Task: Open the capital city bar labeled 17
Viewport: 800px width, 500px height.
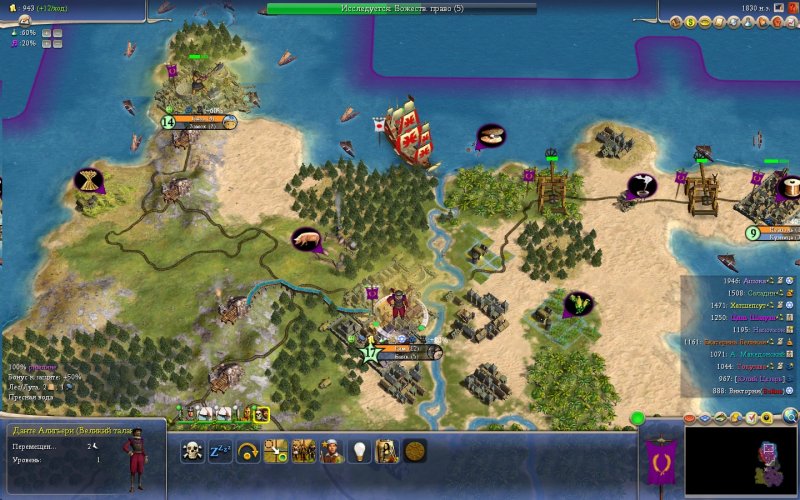Action: tap(402, 352)
